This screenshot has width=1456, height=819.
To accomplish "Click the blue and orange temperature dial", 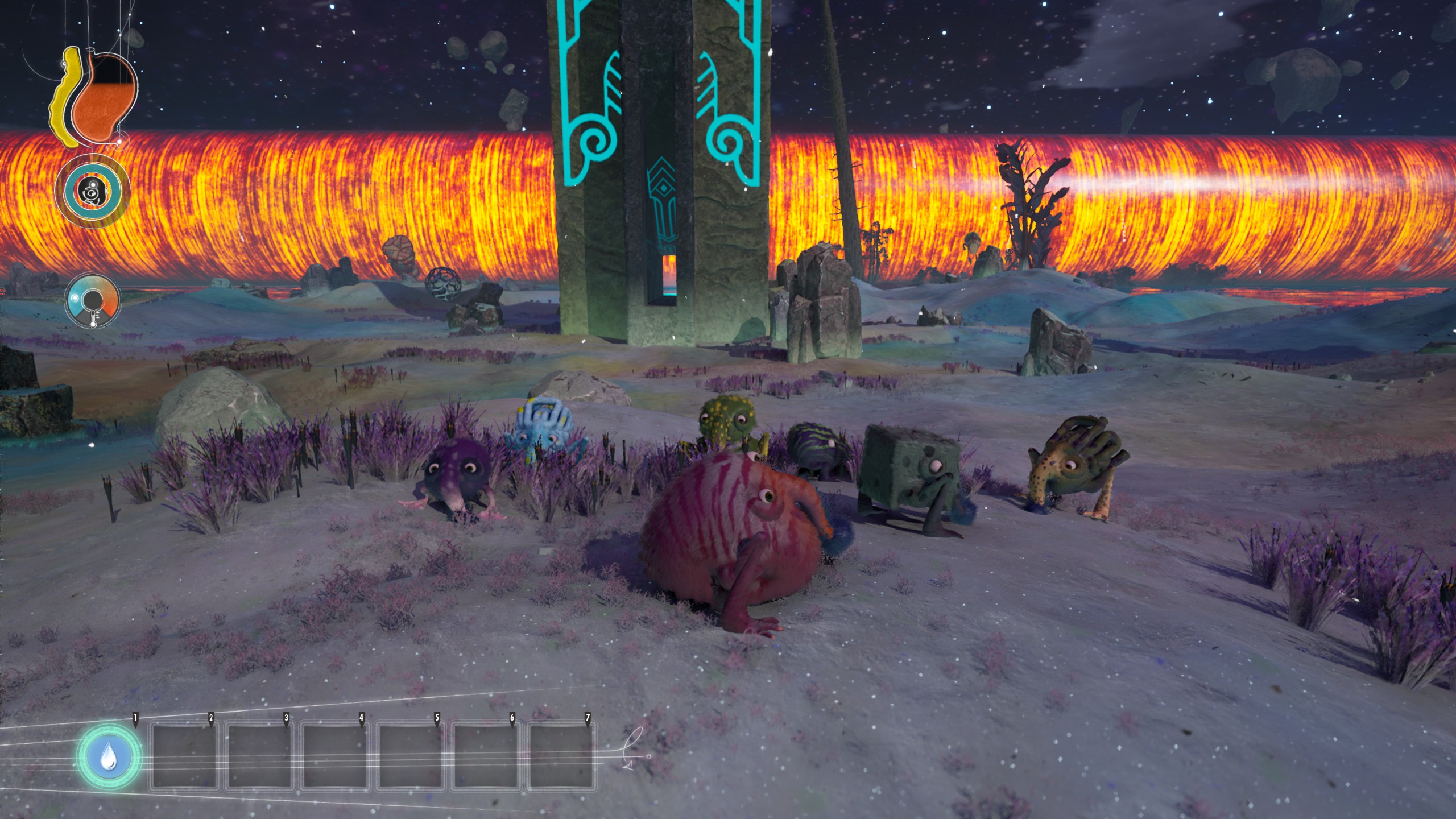I will click(92, 301).
